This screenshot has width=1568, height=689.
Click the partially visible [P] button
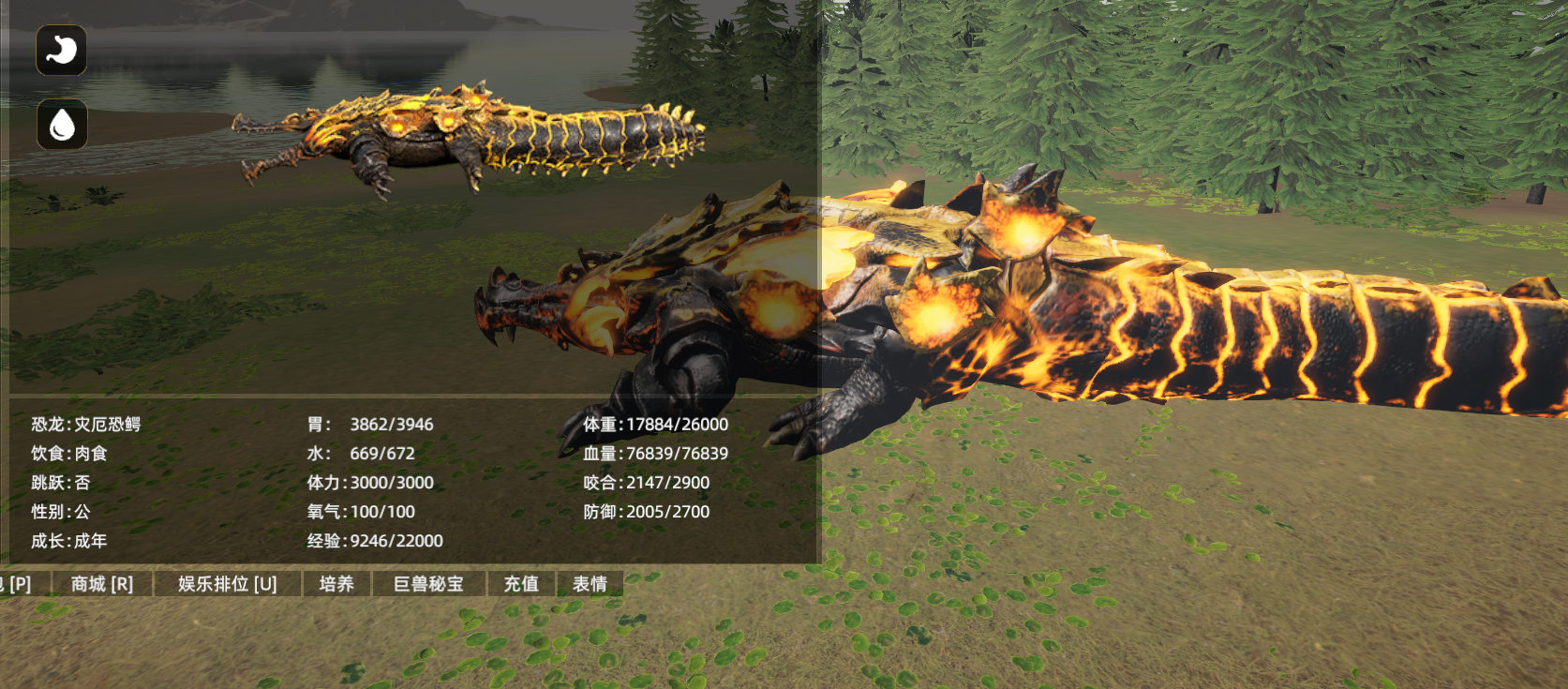click(x=18, y=584)
